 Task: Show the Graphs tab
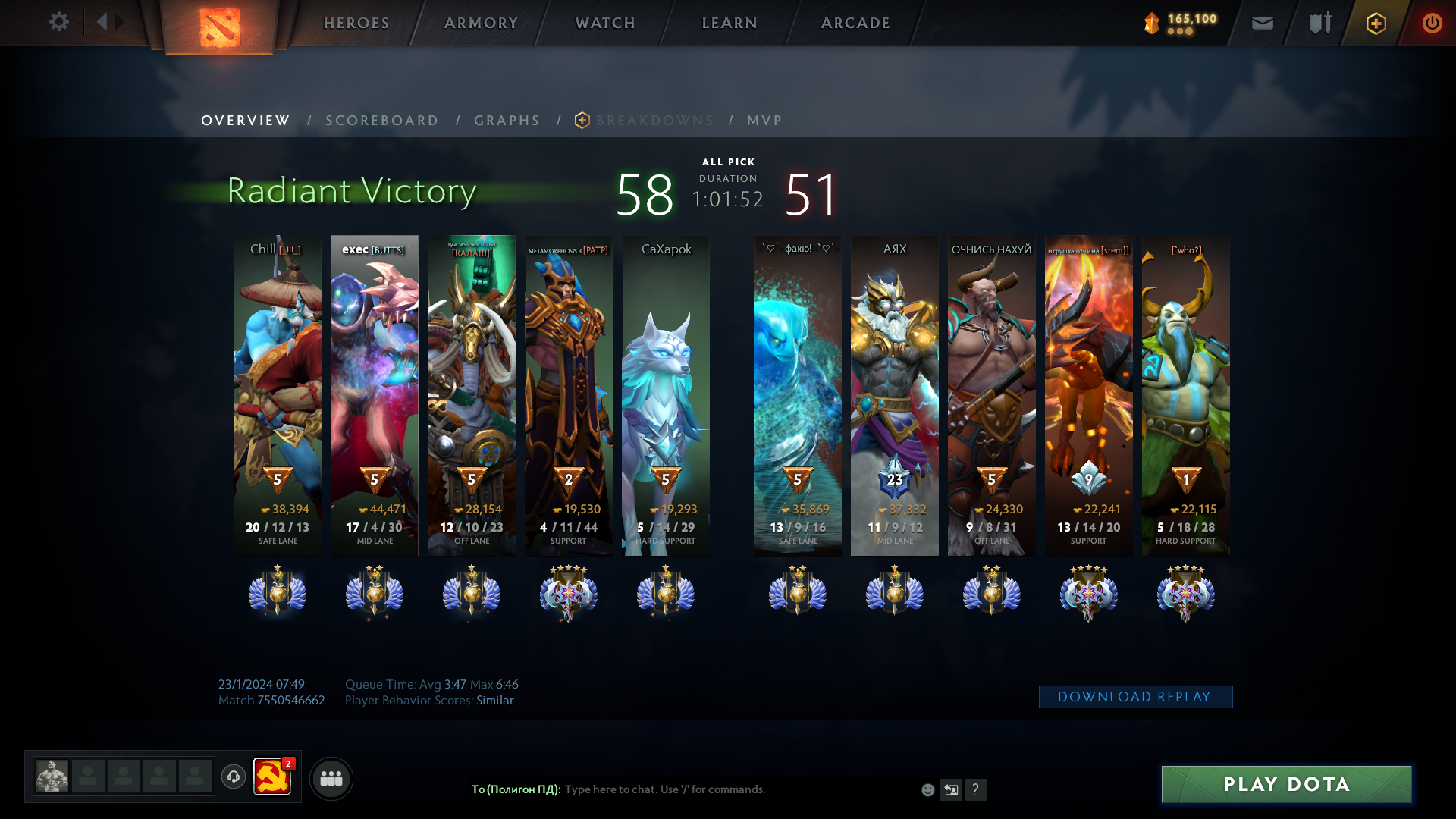[507, 121]
